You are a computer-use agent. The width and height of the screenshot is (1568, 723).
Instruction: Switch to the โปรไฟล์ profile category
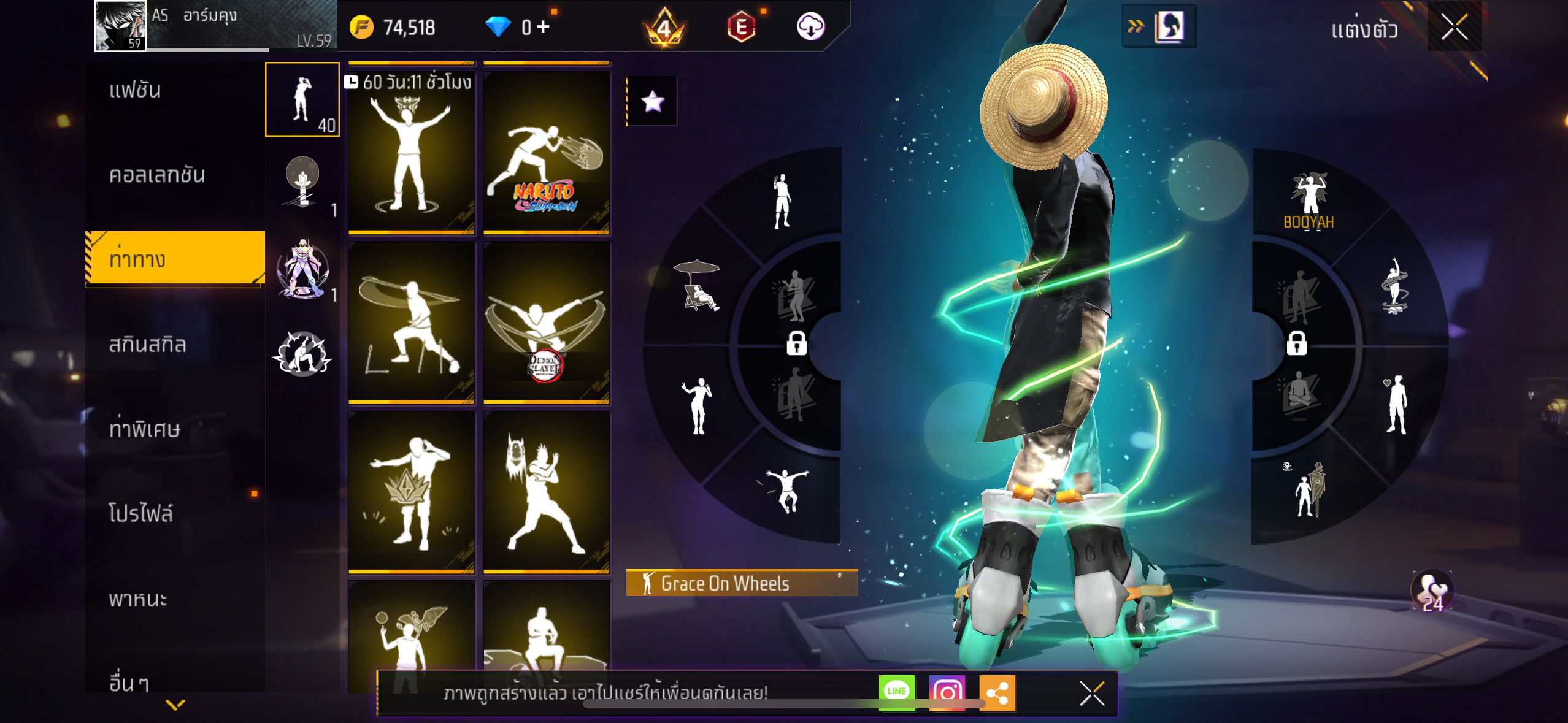tap(140, 514)
